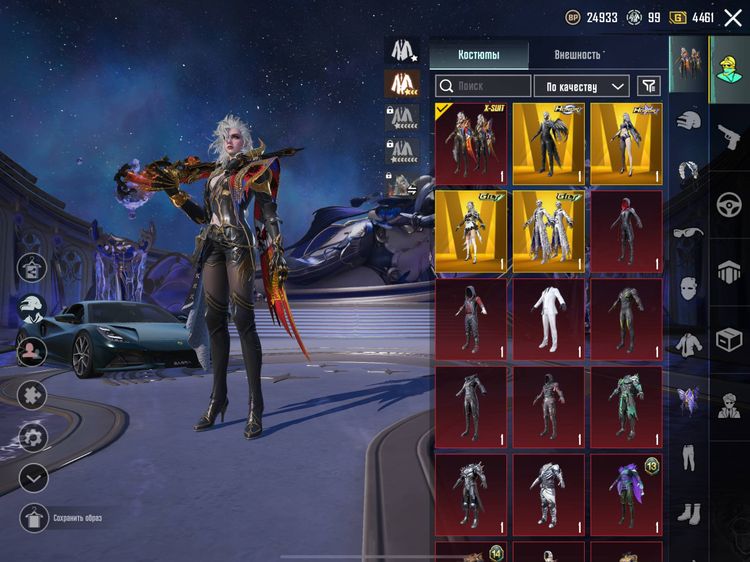750x562 pixels.
Task: Open the puzzle piece icon
Action: coord(33,394)
